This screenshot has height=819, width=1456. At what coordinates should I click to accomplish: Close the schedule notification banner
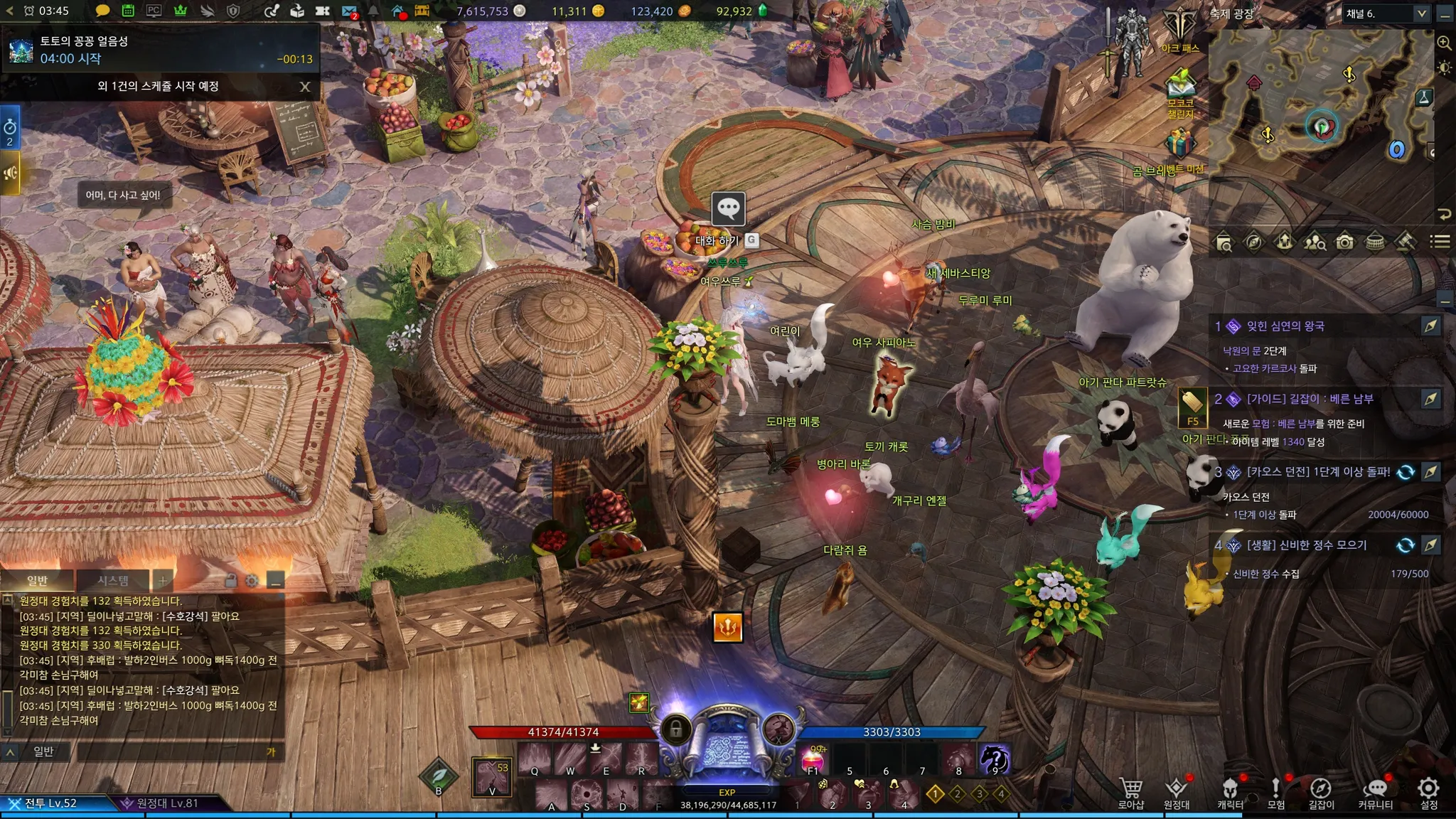click(x=305, y=87)
